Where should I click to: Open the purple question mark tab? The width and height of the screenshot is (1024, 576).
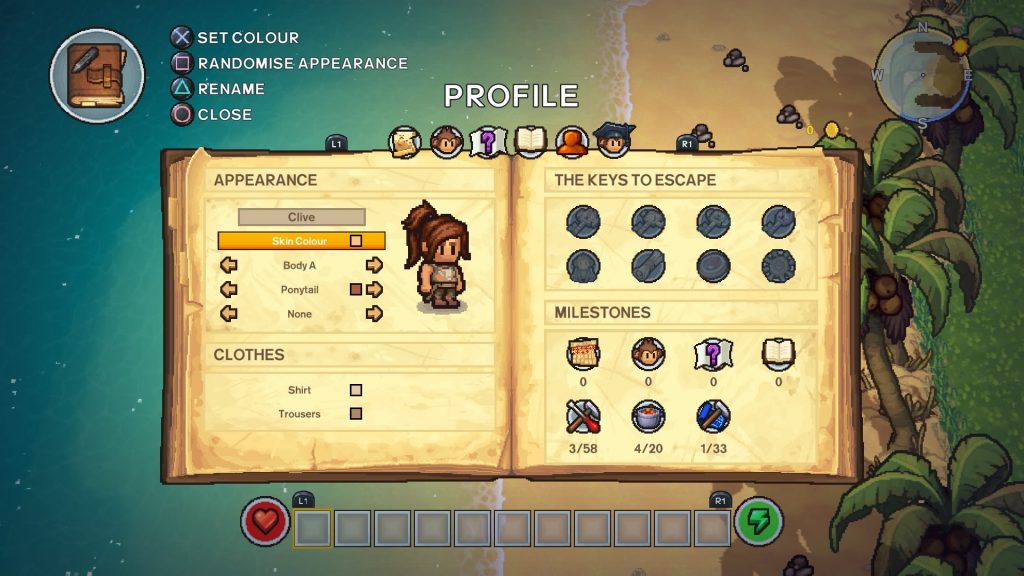(488, 142)
